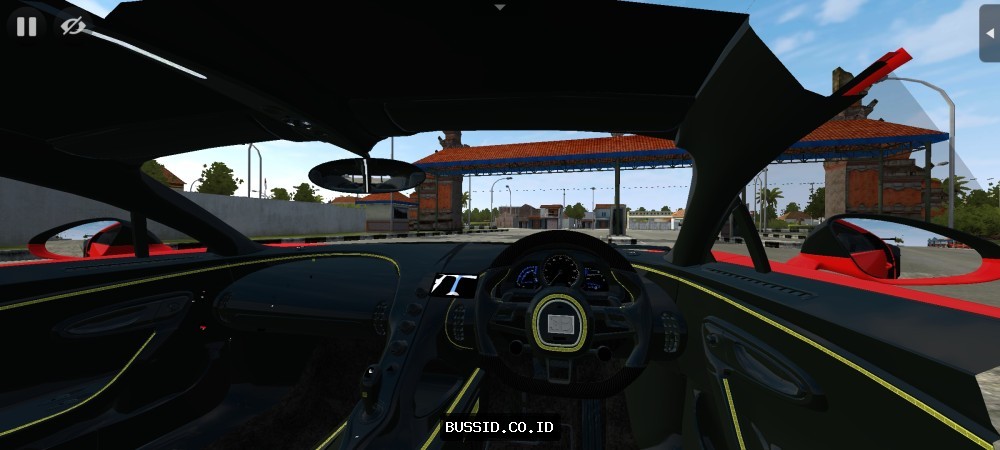
Task: Open the top drop-down arrow handle
Action: pos(500,6)
